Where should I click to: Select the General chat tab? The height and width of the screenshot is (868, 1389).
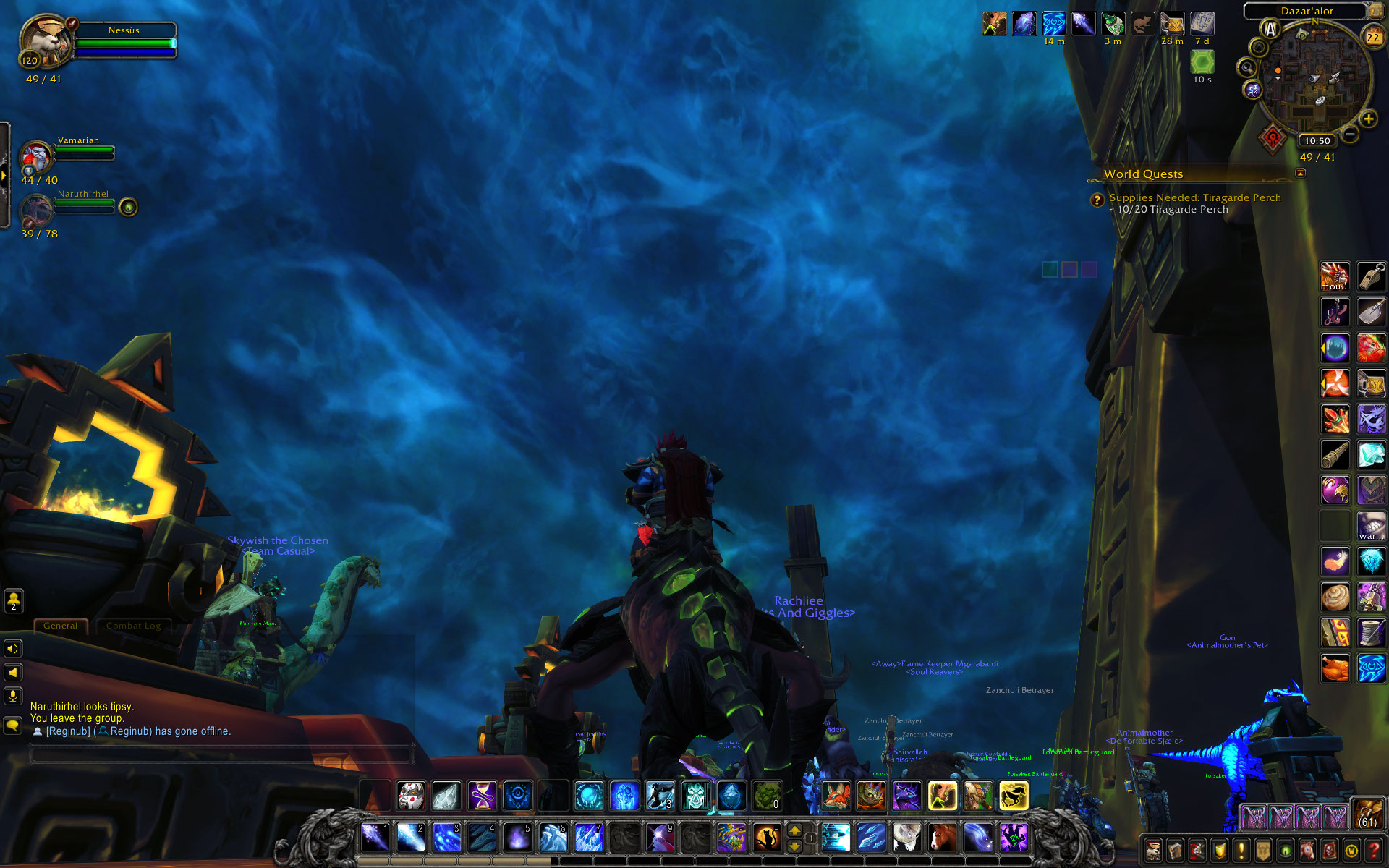point(60,626)
